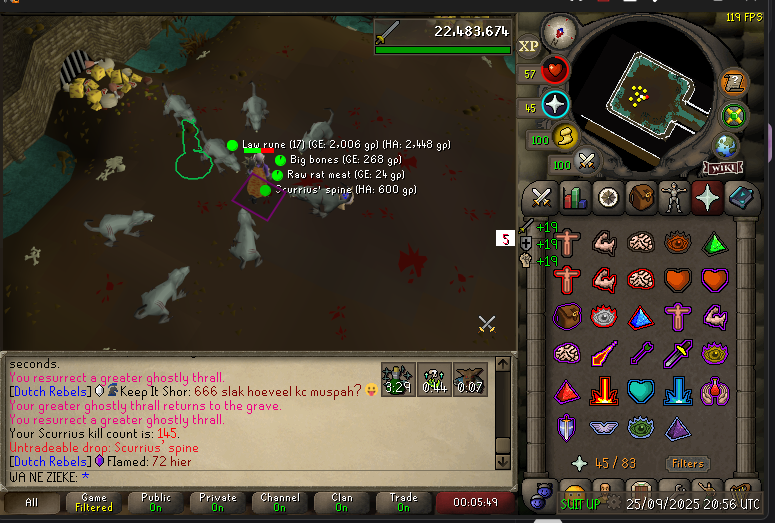Open the Spellbook tab
Viewport: 775px width, 523px height.
click(x=741, y=198)
